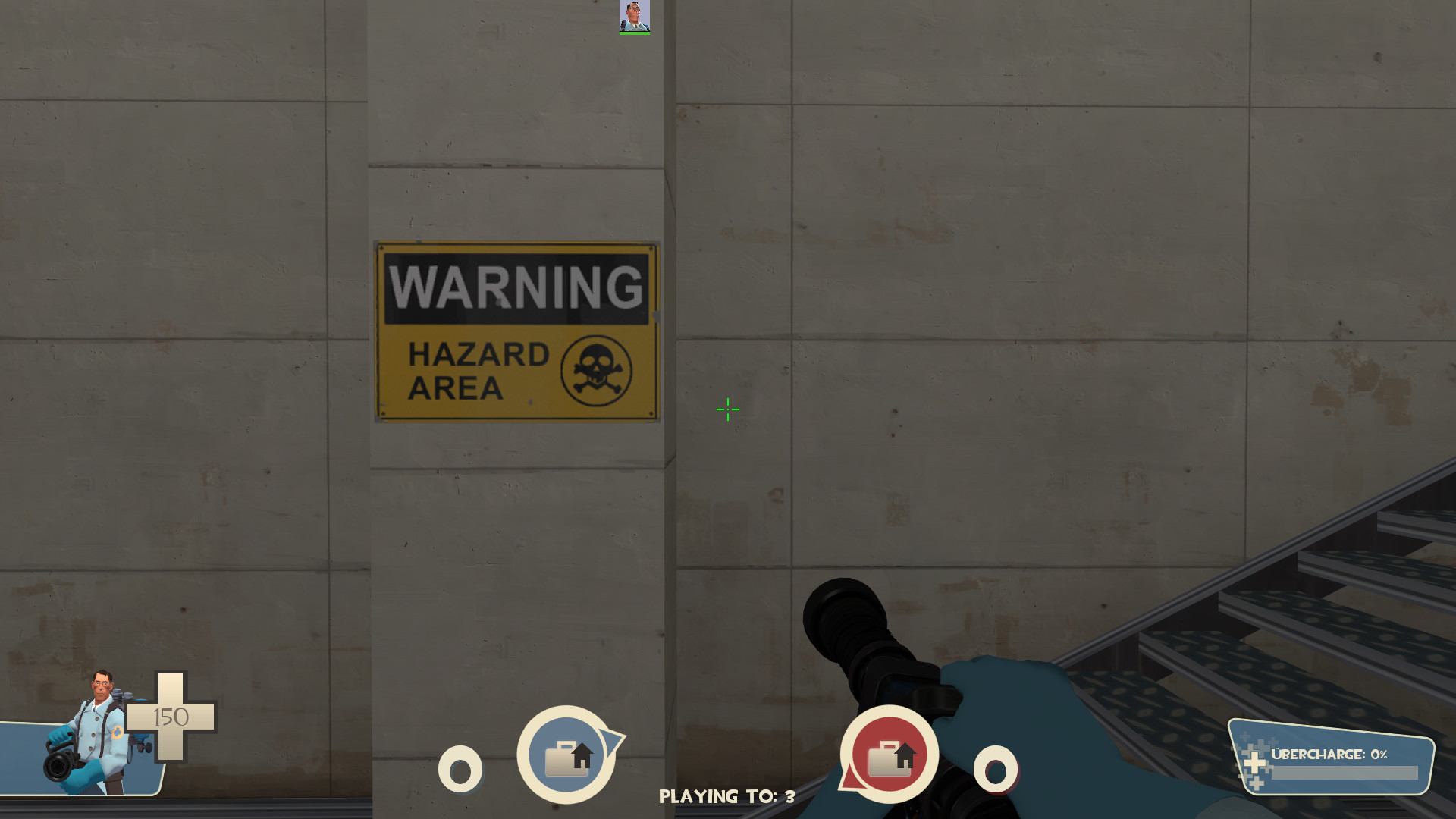Toggle the right capture count ring

[994, 770]
